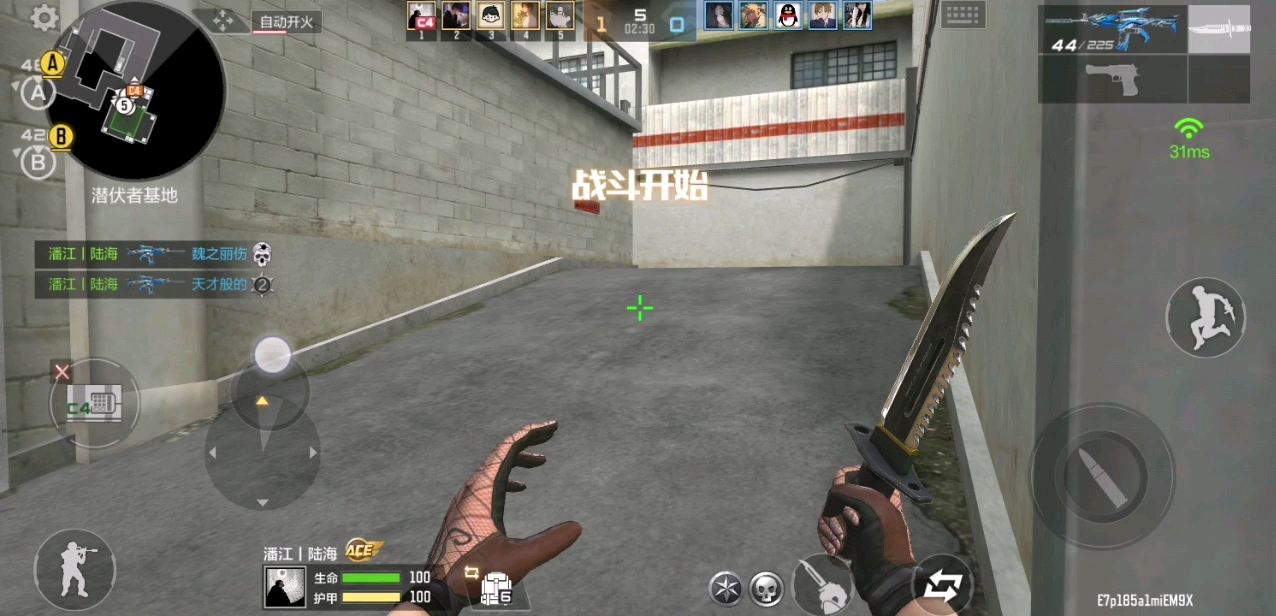Equip the pistol sidearm slot

(1112, 79)
